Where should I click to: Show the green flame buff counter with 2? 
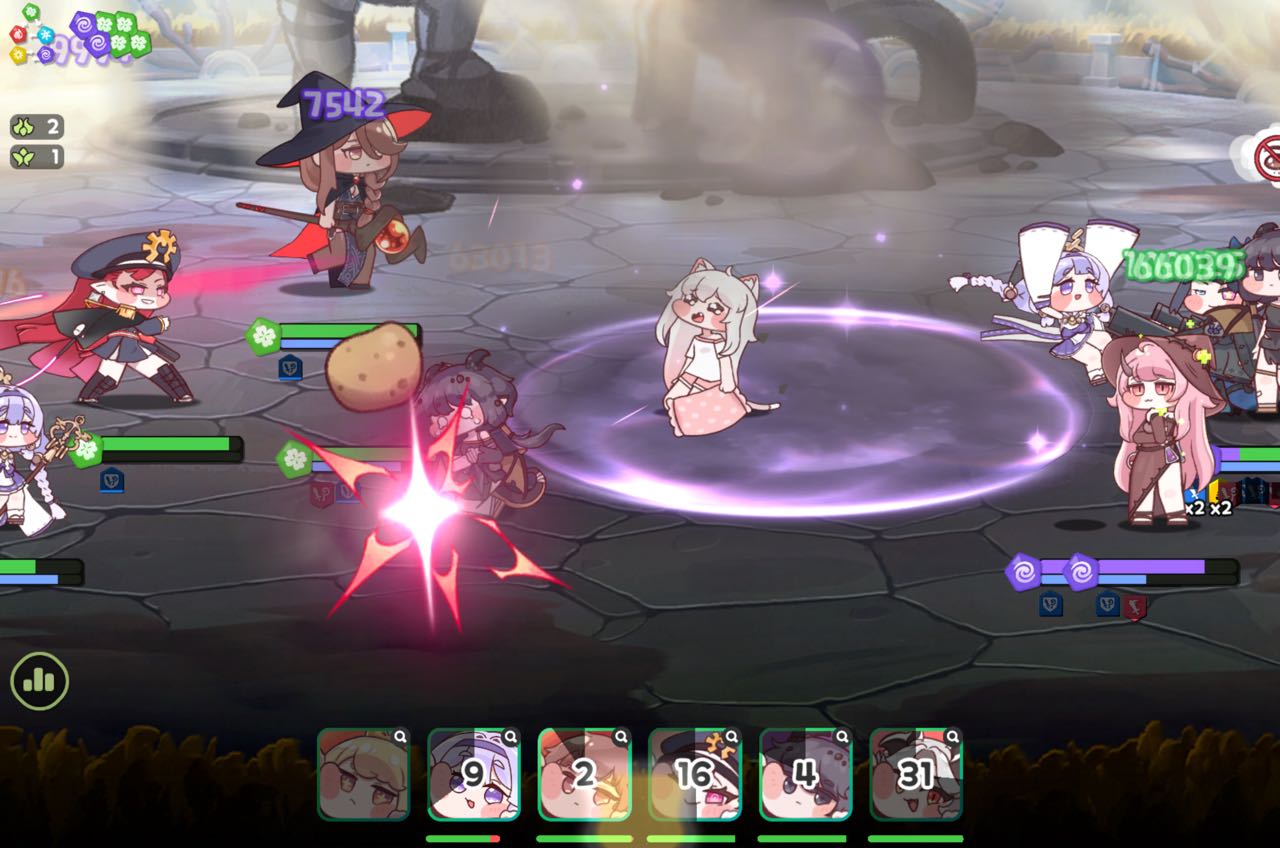pyautogui.click(x=37, y=127)
